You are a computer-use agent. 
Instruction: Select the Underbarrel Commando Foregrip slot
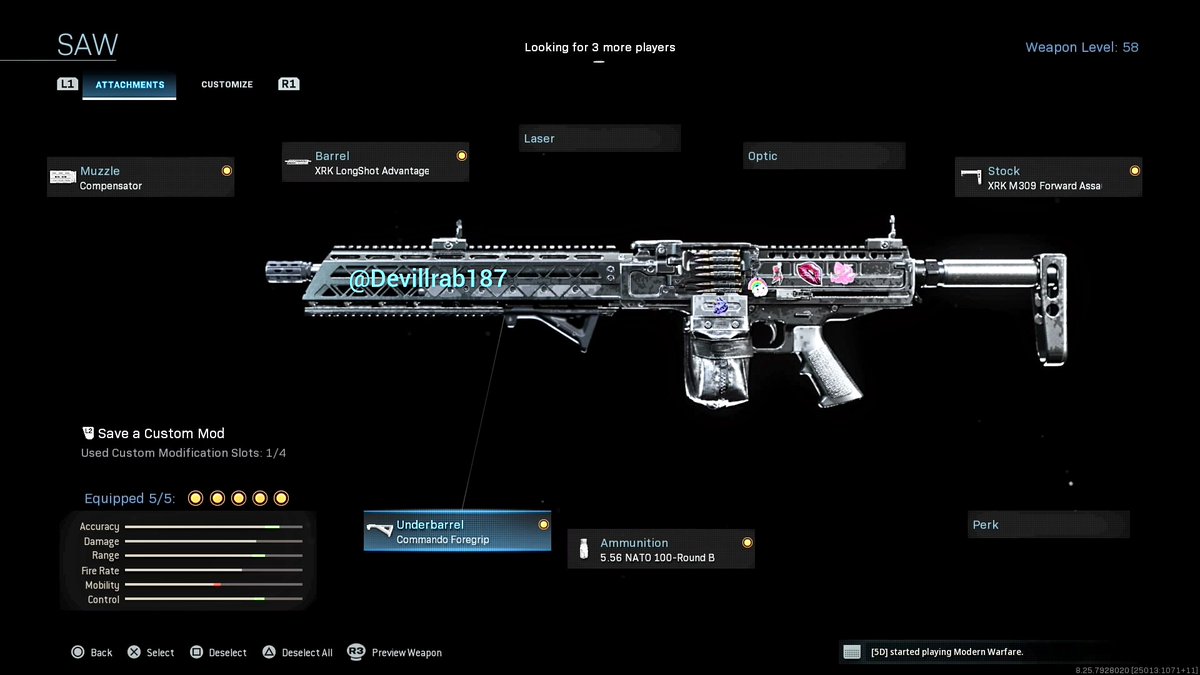pyautogui.click(x=457, y=532)
